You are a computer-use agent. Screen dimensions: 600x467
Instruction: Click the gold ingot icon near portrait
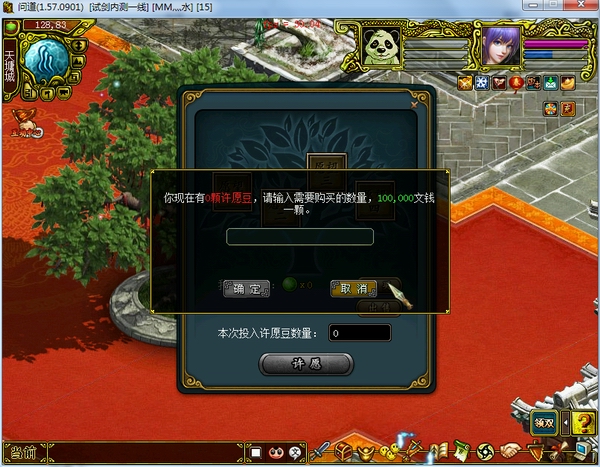pos(567,83)
